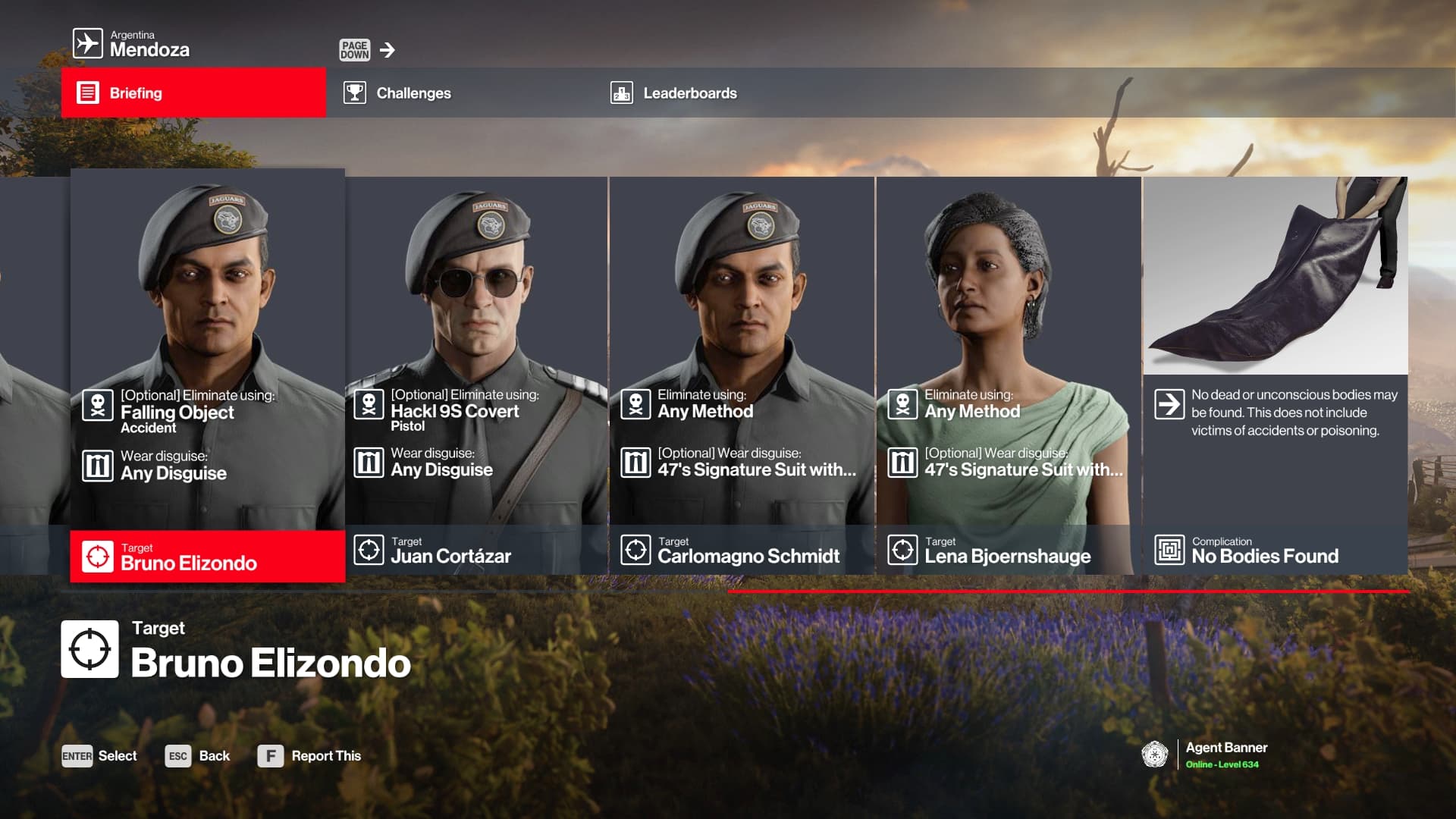Click the page-down arrow next to Mendoza
Screen dimensions: 1456x819
387,50
